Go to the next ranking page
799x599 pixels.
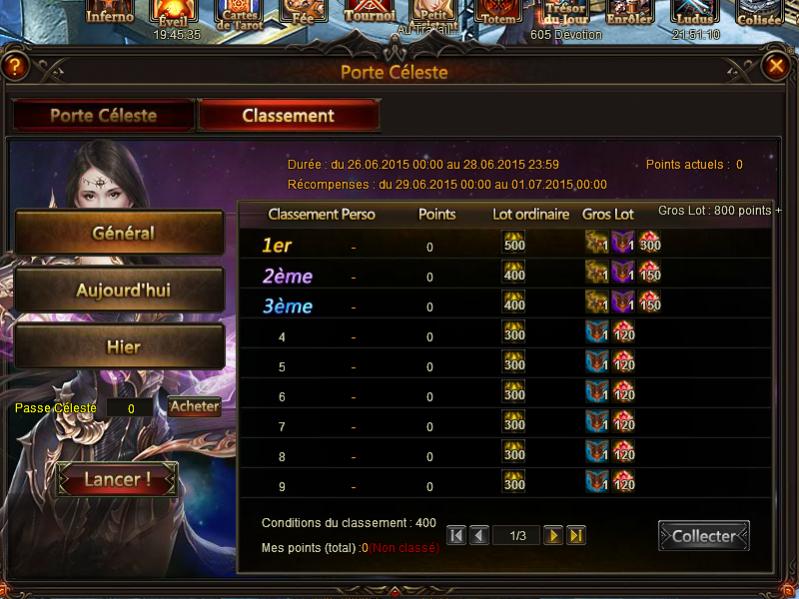click(x=553, y=536)
